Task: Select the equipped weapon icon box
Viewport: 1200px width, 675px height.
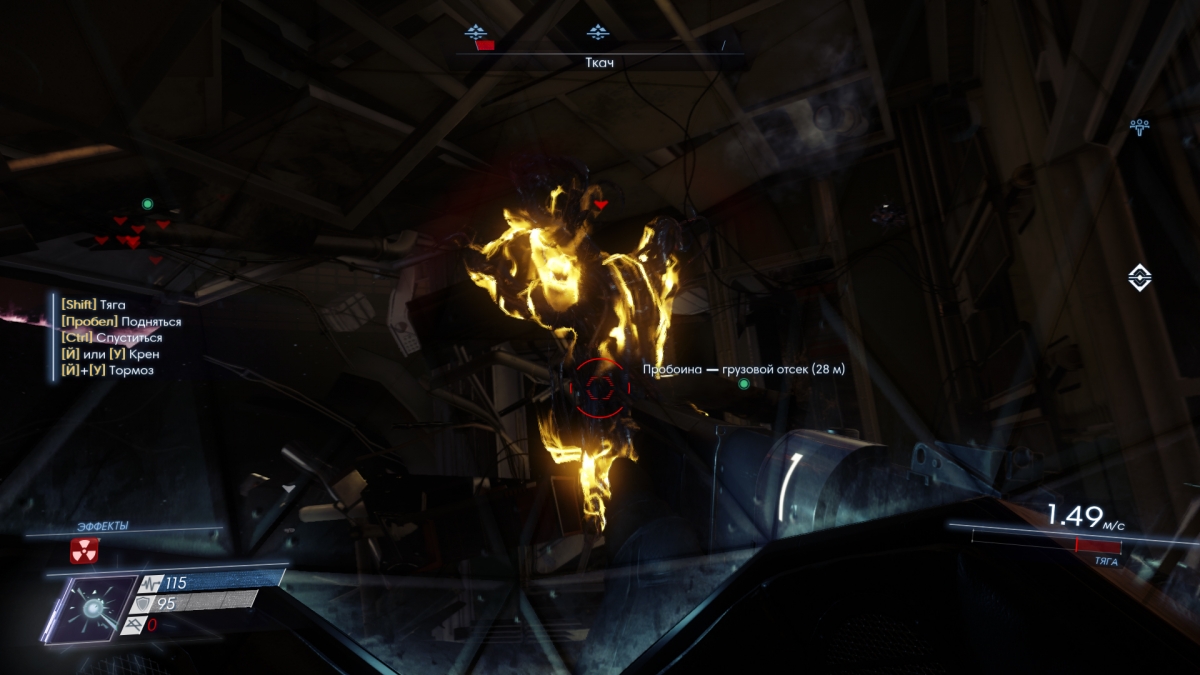Action: [x=91, y=608]
